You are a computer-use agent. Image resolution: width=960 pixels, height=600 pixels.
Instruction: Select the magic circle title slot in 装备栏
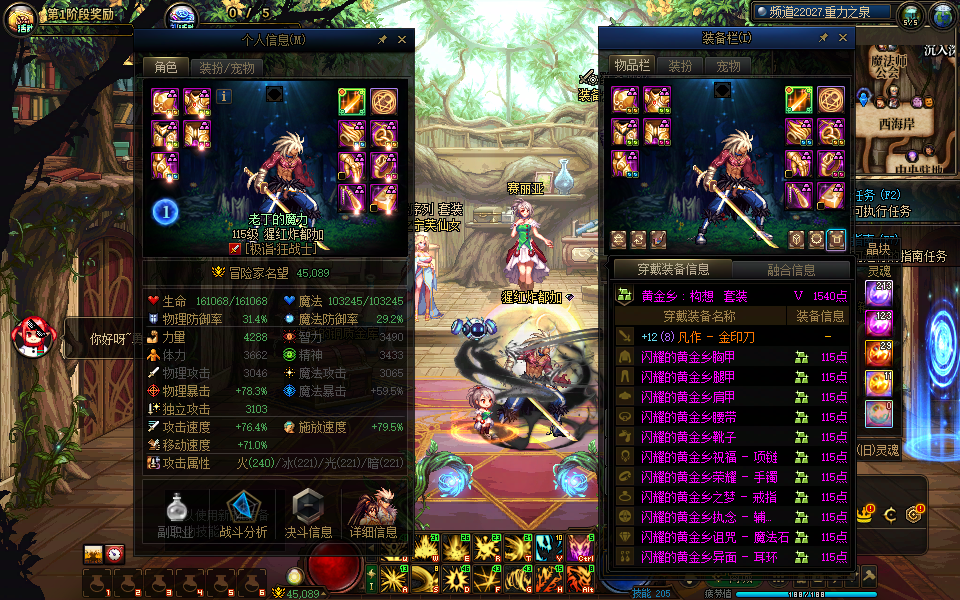pos(831,101)
